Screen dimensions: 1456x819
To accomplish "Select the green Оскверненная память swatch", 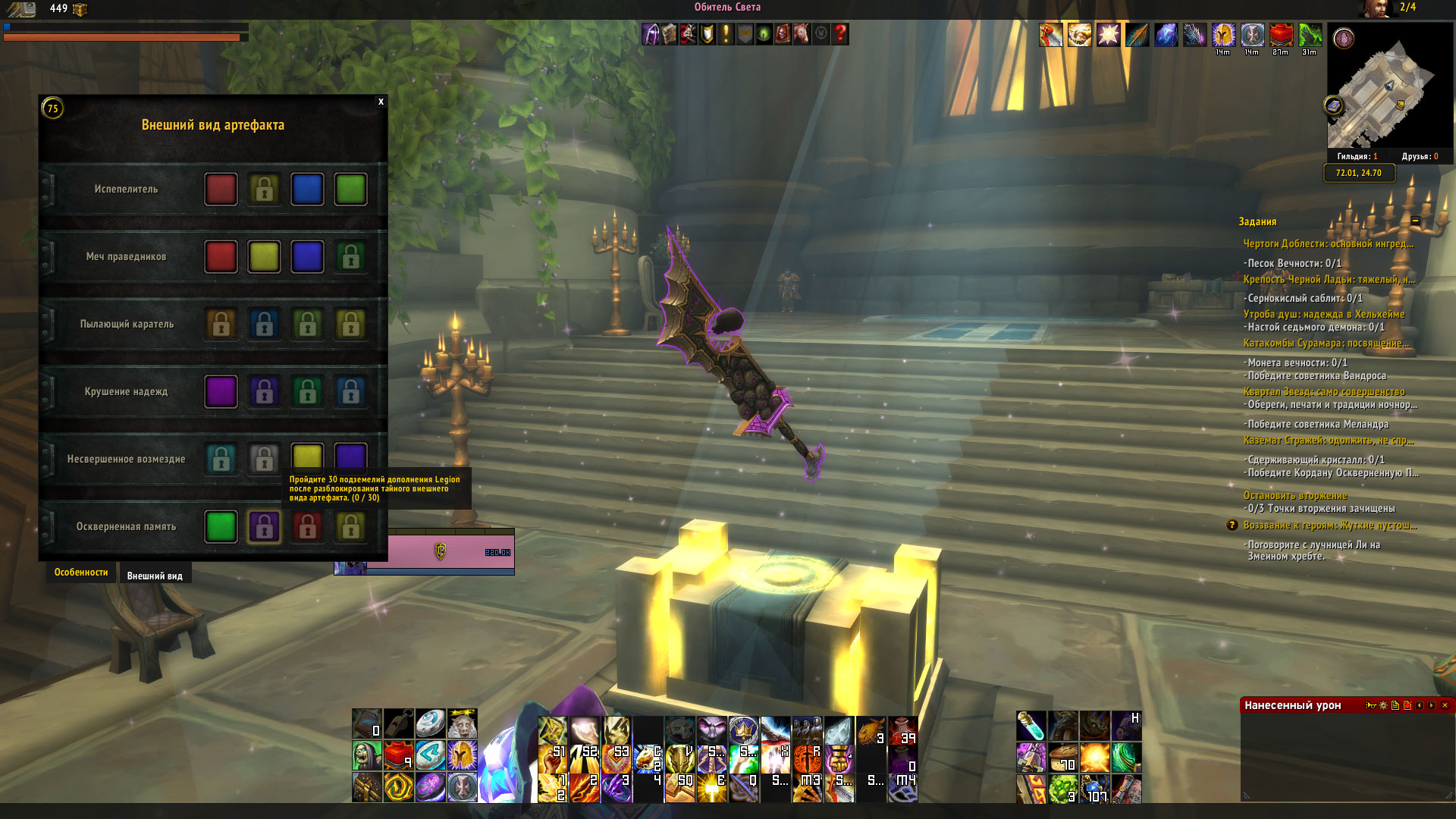I will click(221, 527).
